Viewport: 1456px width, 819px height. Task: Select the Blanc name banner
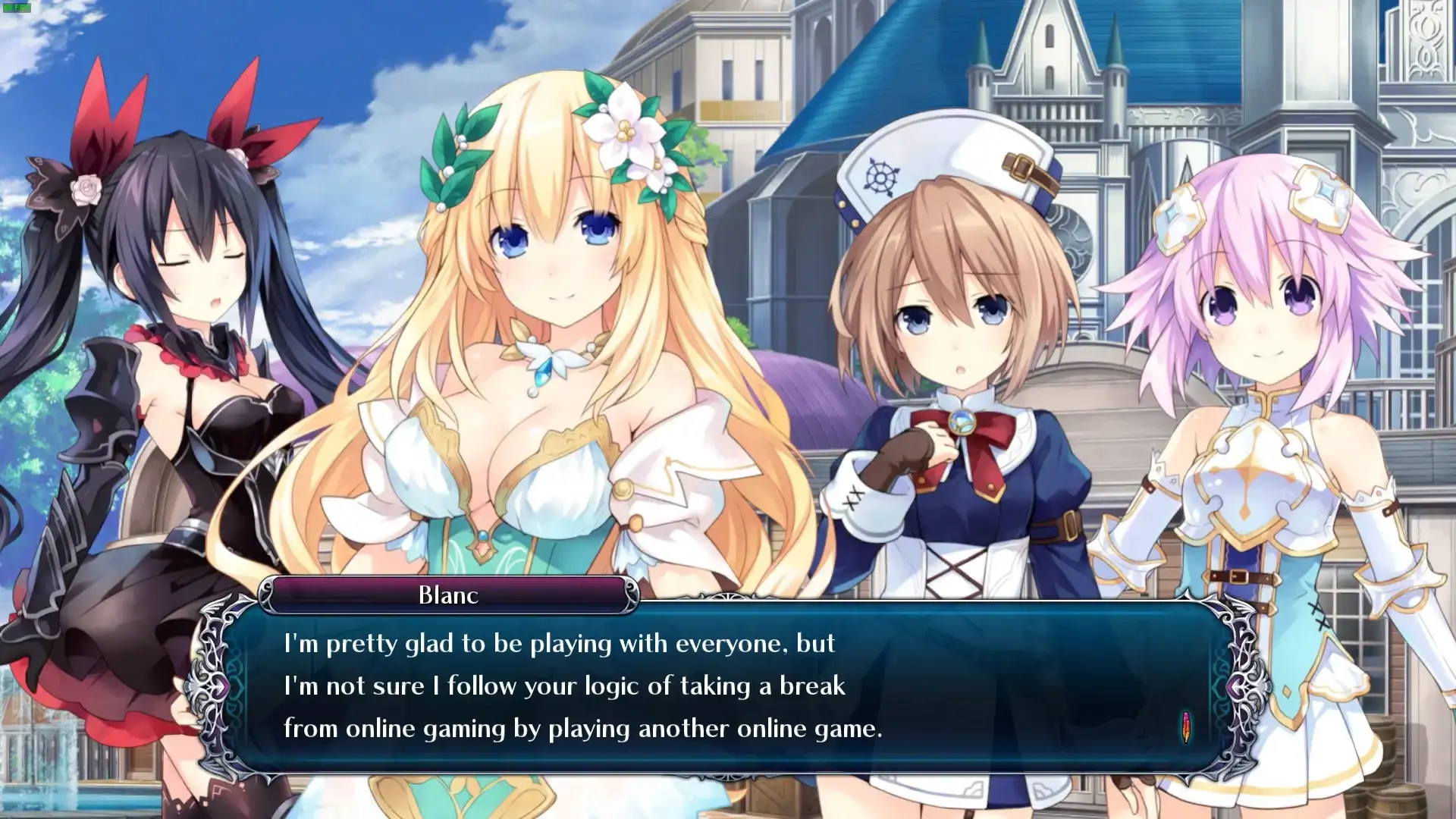[447, 595]
